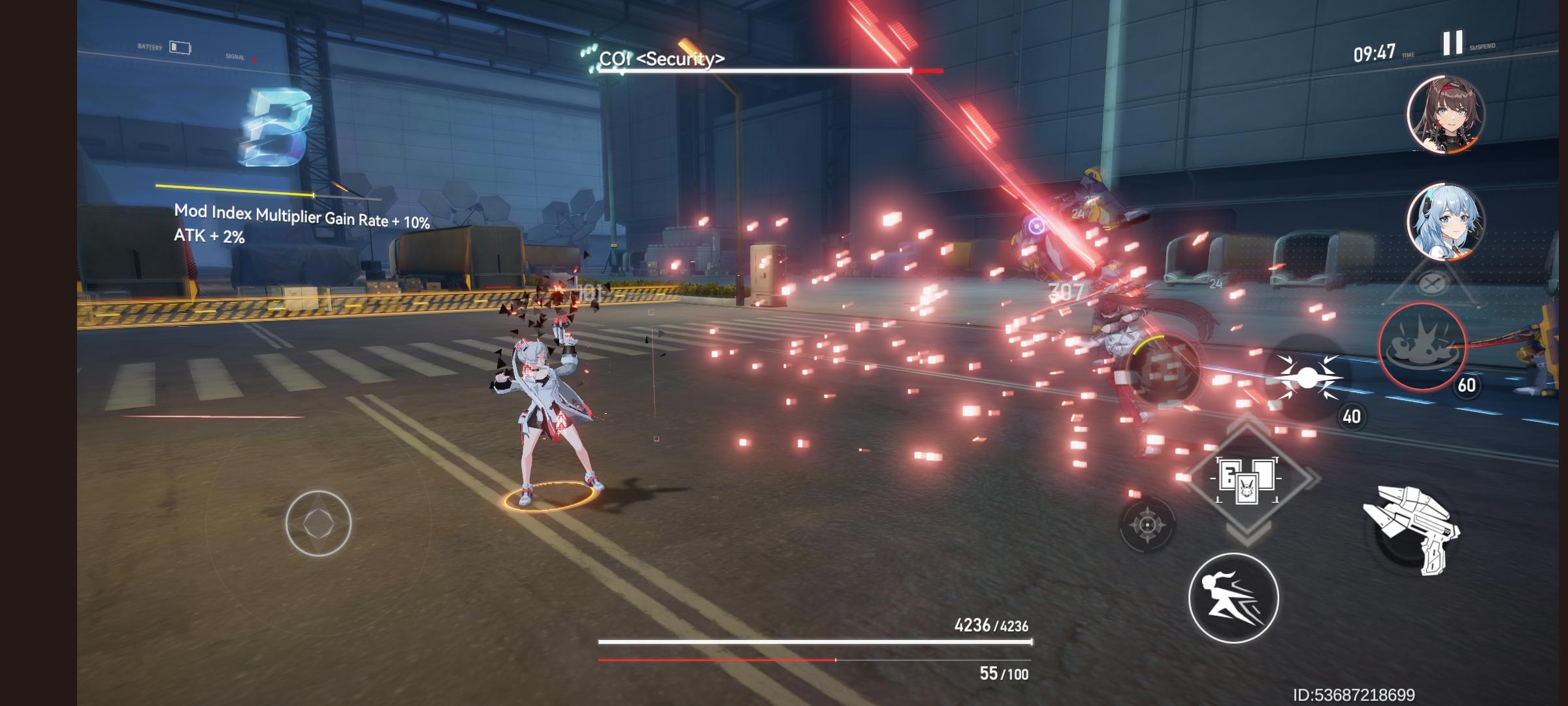The height and width of the screenshot is (706, 1568).
Task: Switch to the blue-haired character portrait
Action: [1446, 220]
